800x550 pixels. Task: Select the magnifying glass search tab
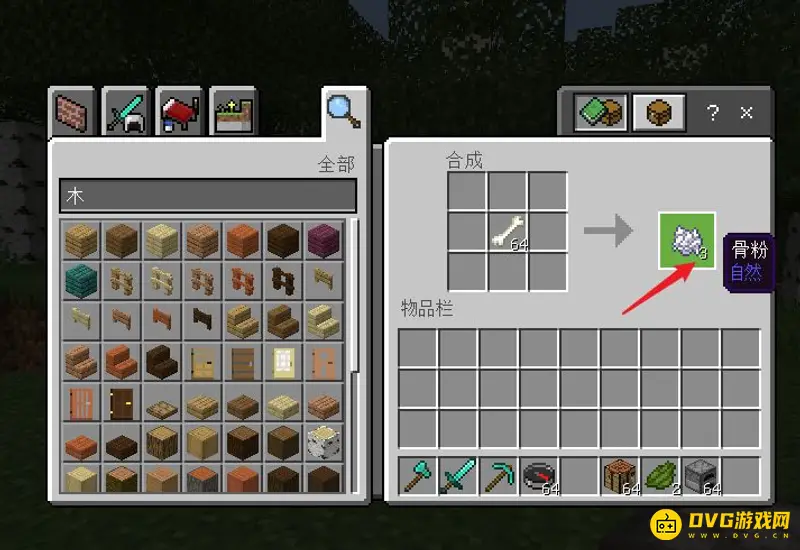(x=344, y=110)
